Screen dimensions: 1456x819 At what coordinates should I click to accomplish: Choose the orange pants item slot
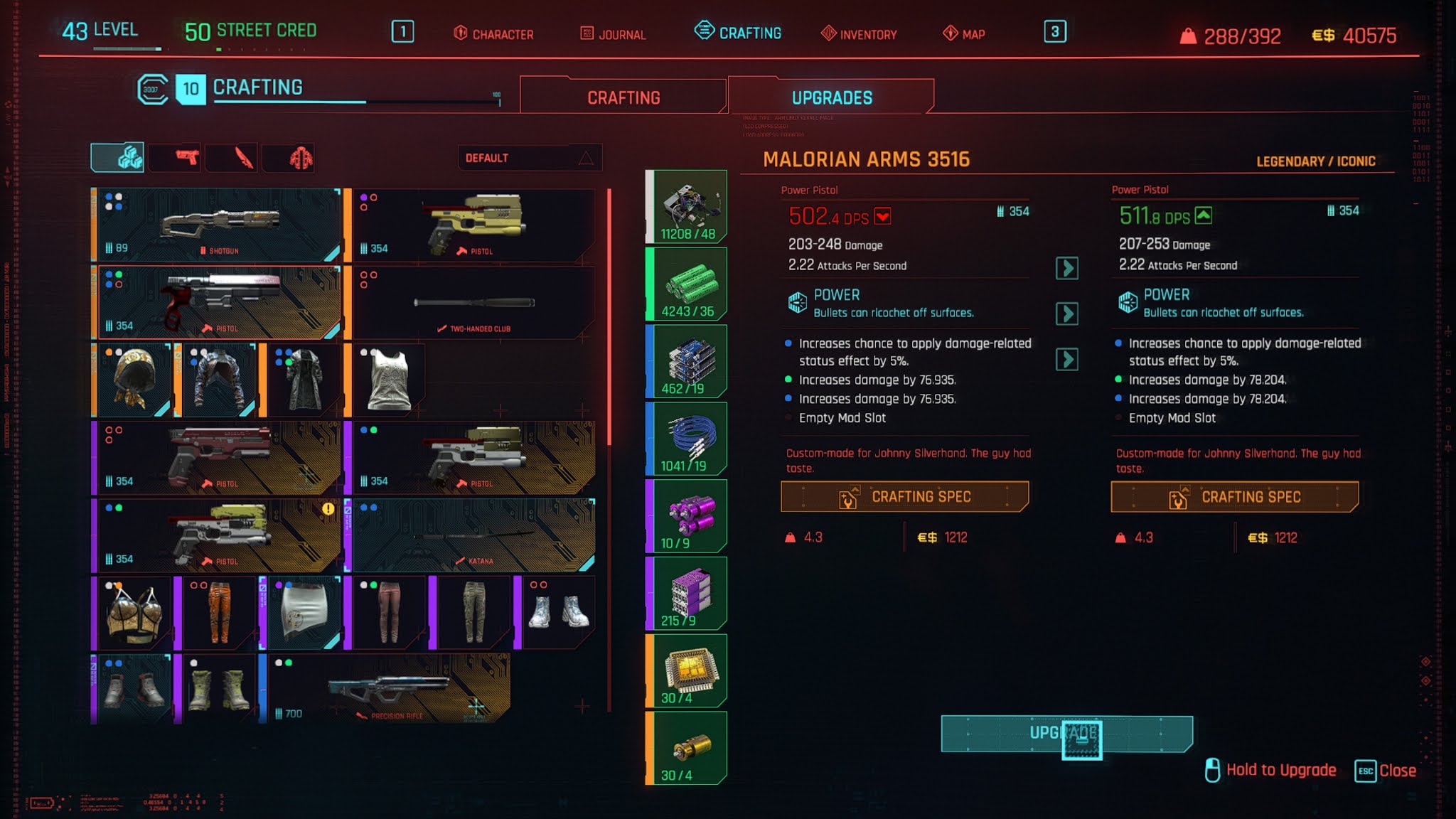pos(218,613)
